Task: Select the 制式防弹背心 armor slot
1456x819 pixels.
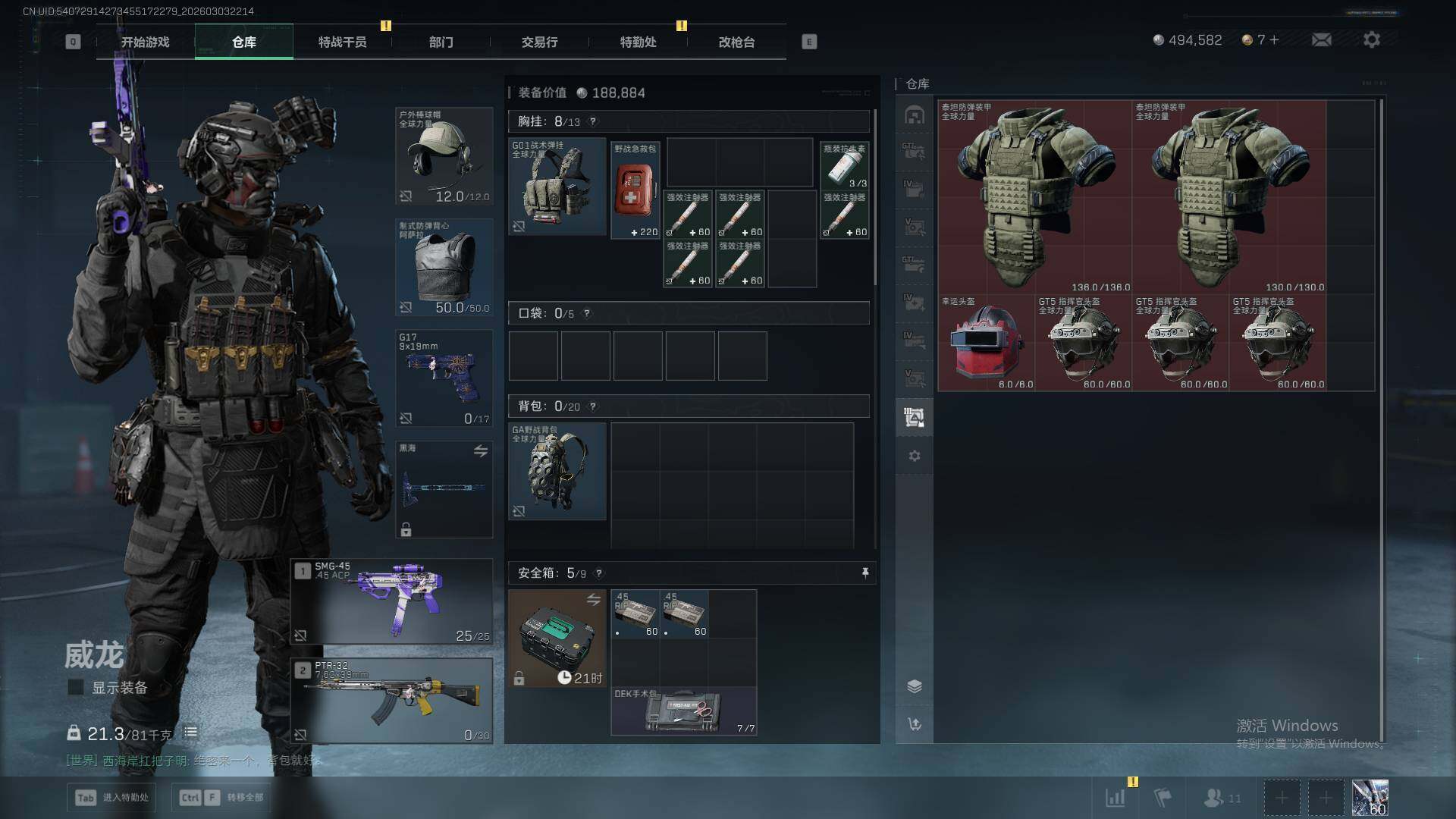Action: tap(444, 267)
